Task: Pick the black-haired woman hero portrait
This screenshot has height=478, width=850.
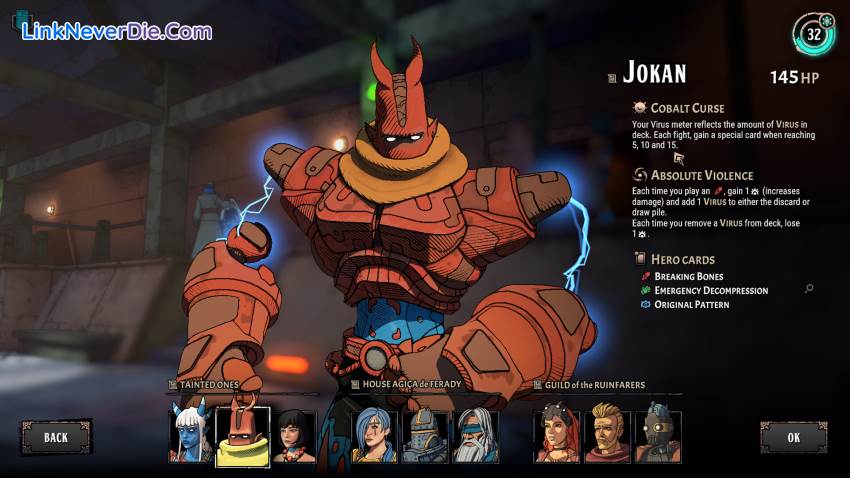Action: (x=295, y=435)
